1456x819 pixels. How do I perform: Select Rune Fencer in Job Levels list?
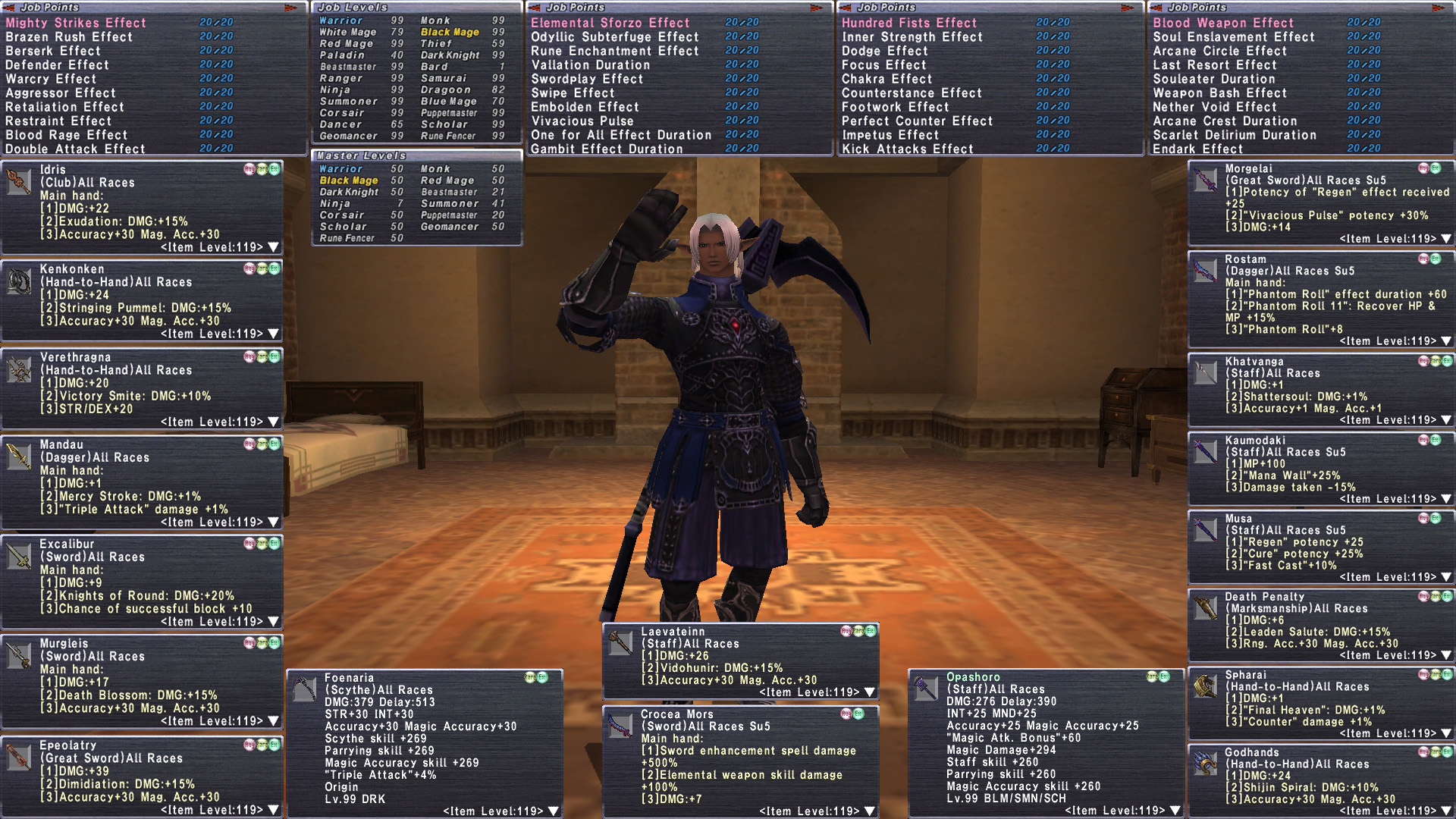point(448,136)
